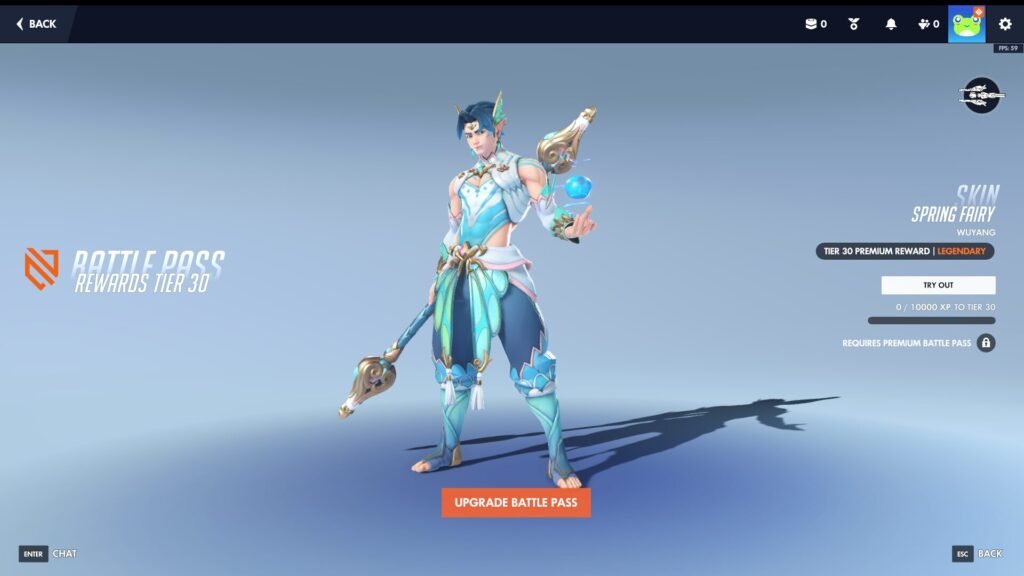
Task: Click the round weapon preview icon
Action: coord(981,95)
